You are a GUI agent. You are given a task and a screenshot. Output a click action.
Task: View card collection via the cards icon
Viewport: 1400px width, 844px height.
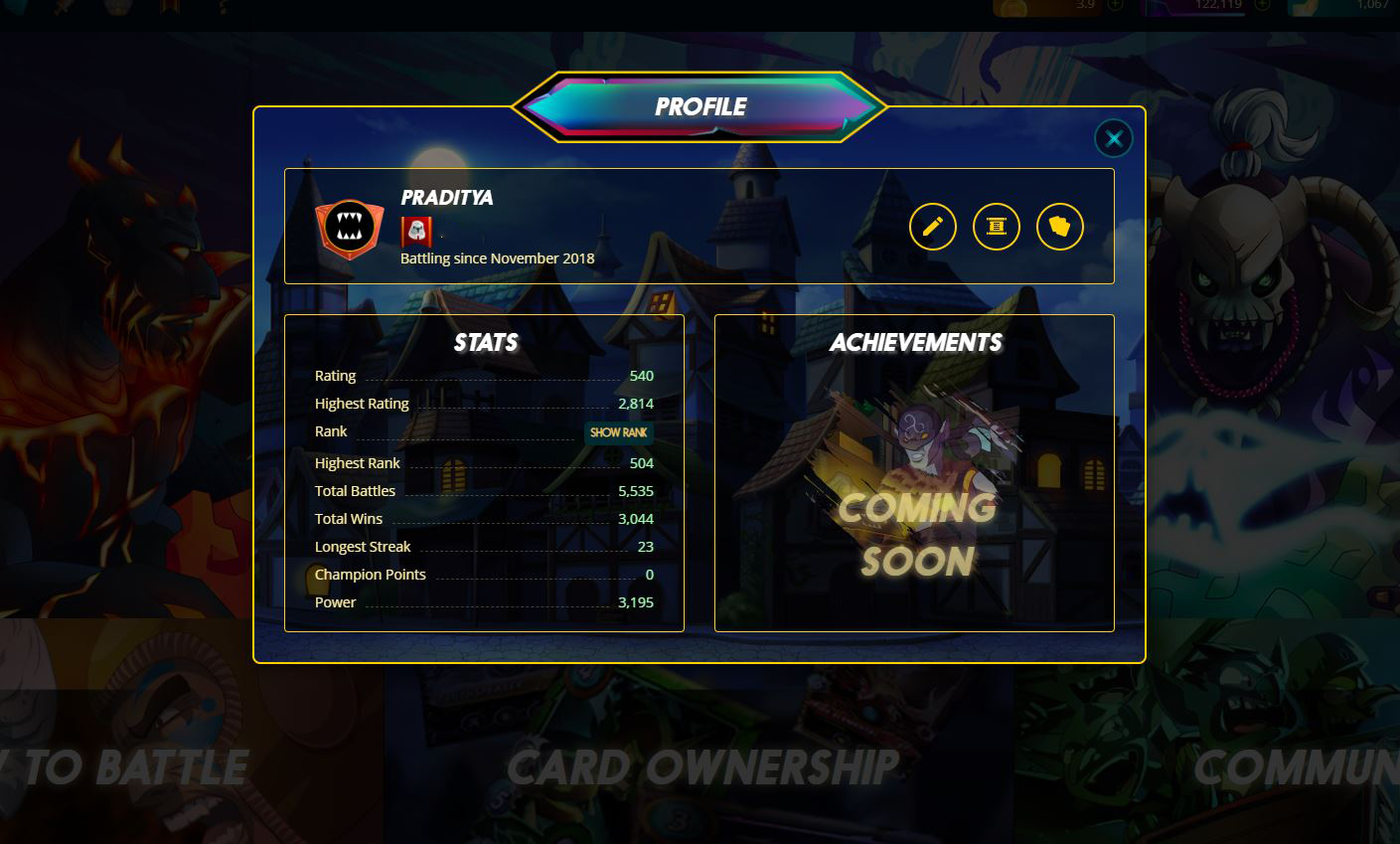point(1057,227)
